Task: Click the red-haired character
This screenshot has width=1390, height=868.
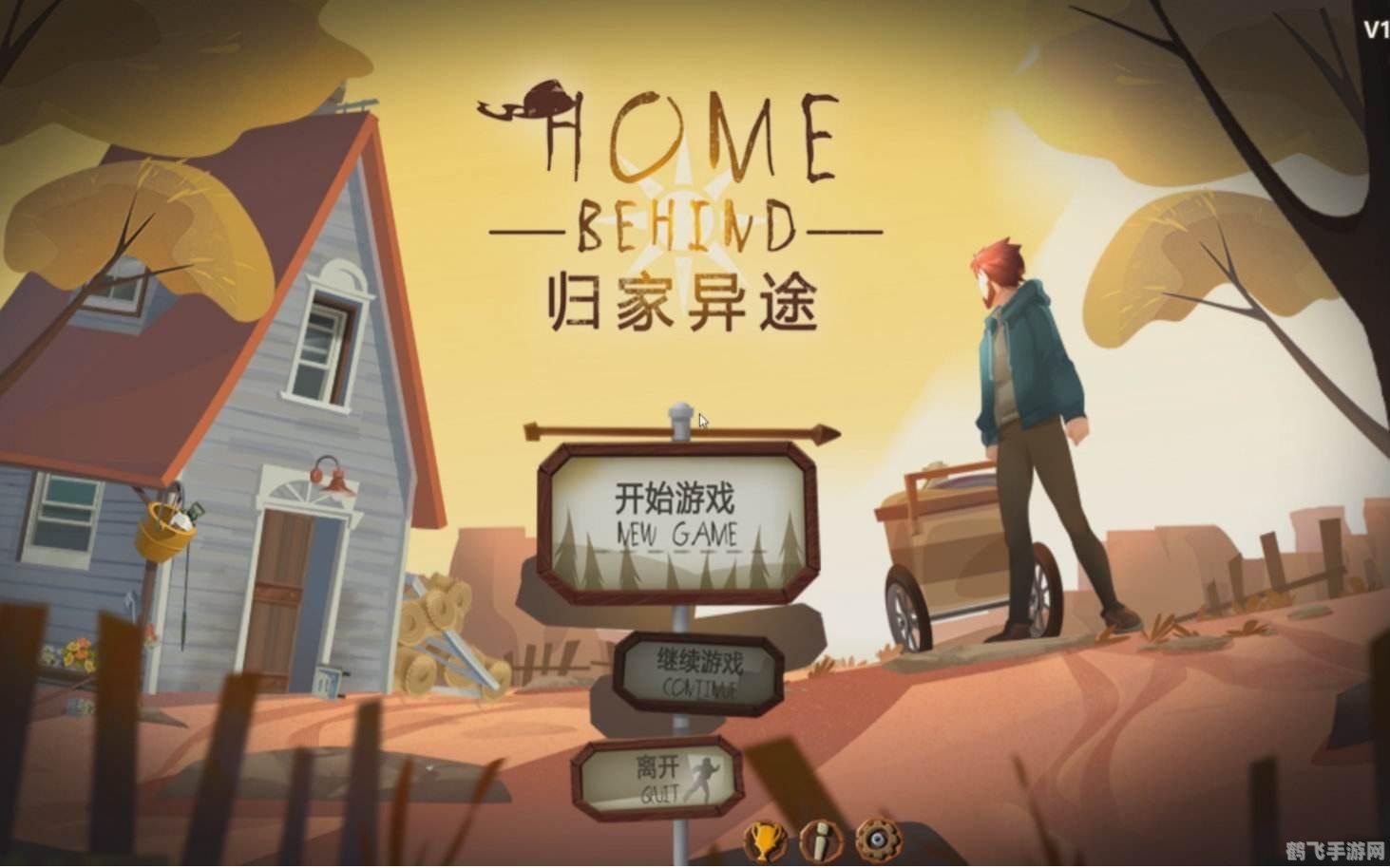Action: 1026,408
